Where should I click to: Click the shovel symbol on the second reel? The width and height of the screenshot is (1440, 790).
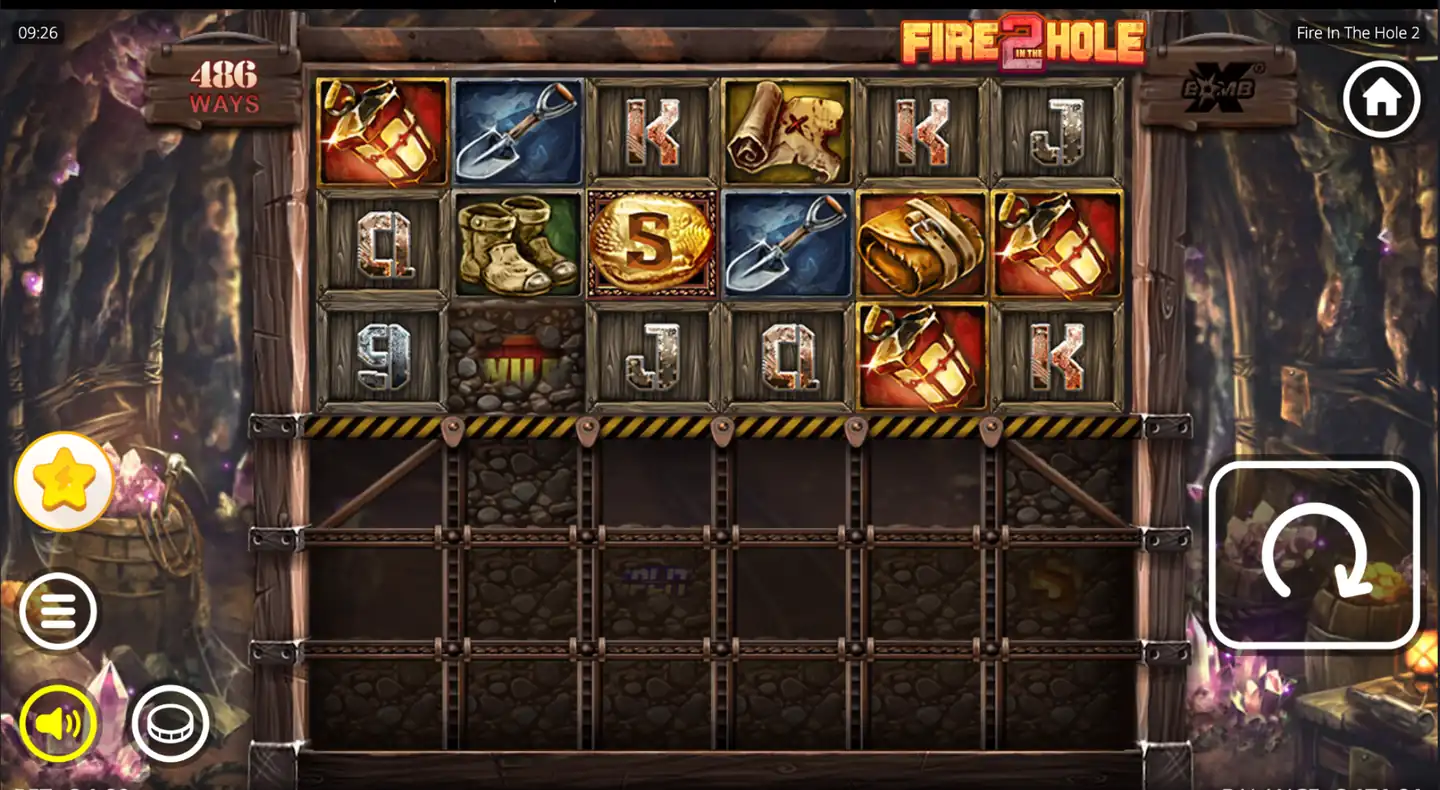pyautogui.click(x=515, y=130)
